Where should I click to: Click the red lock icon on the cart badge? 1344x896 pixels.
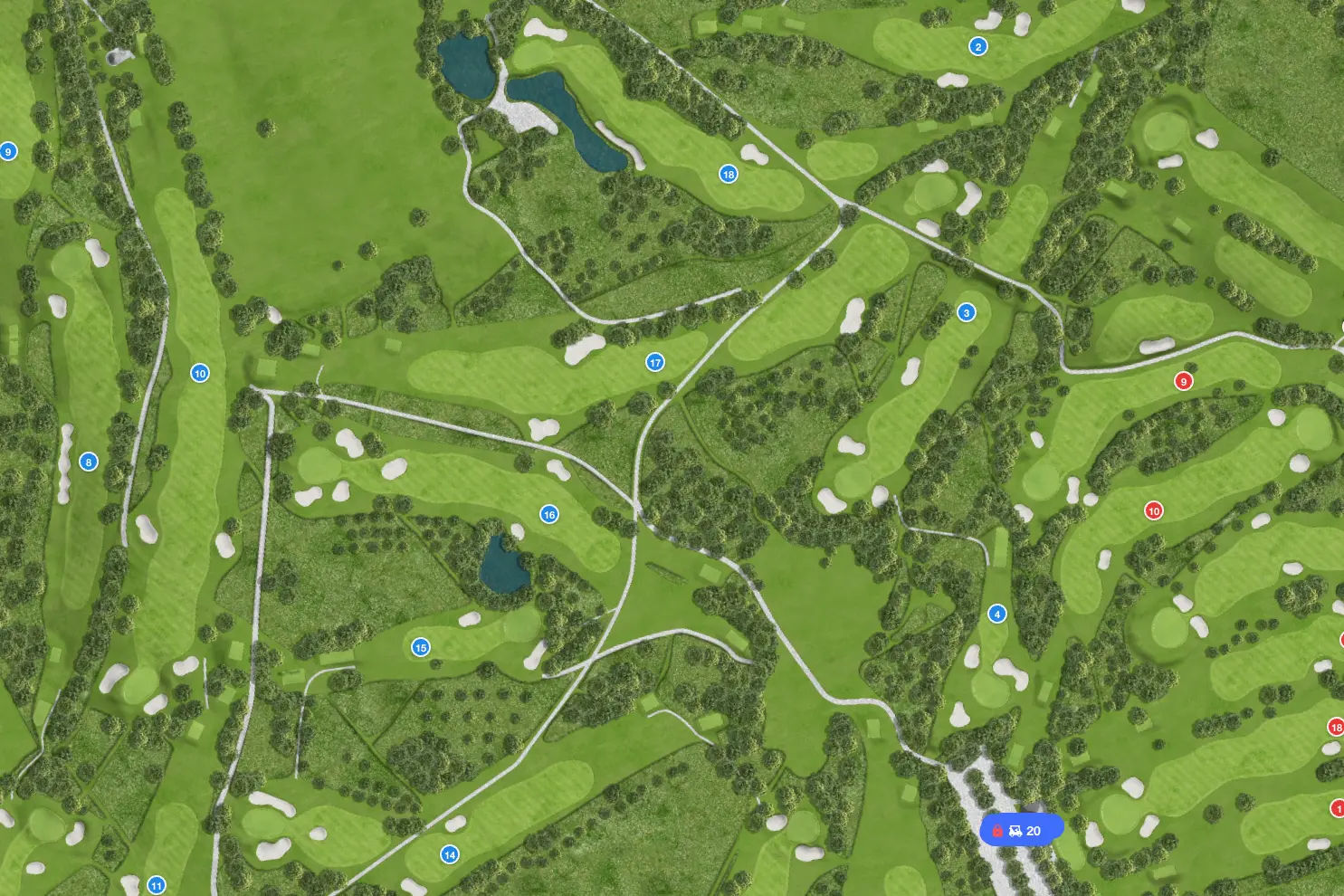click(996, 830)
